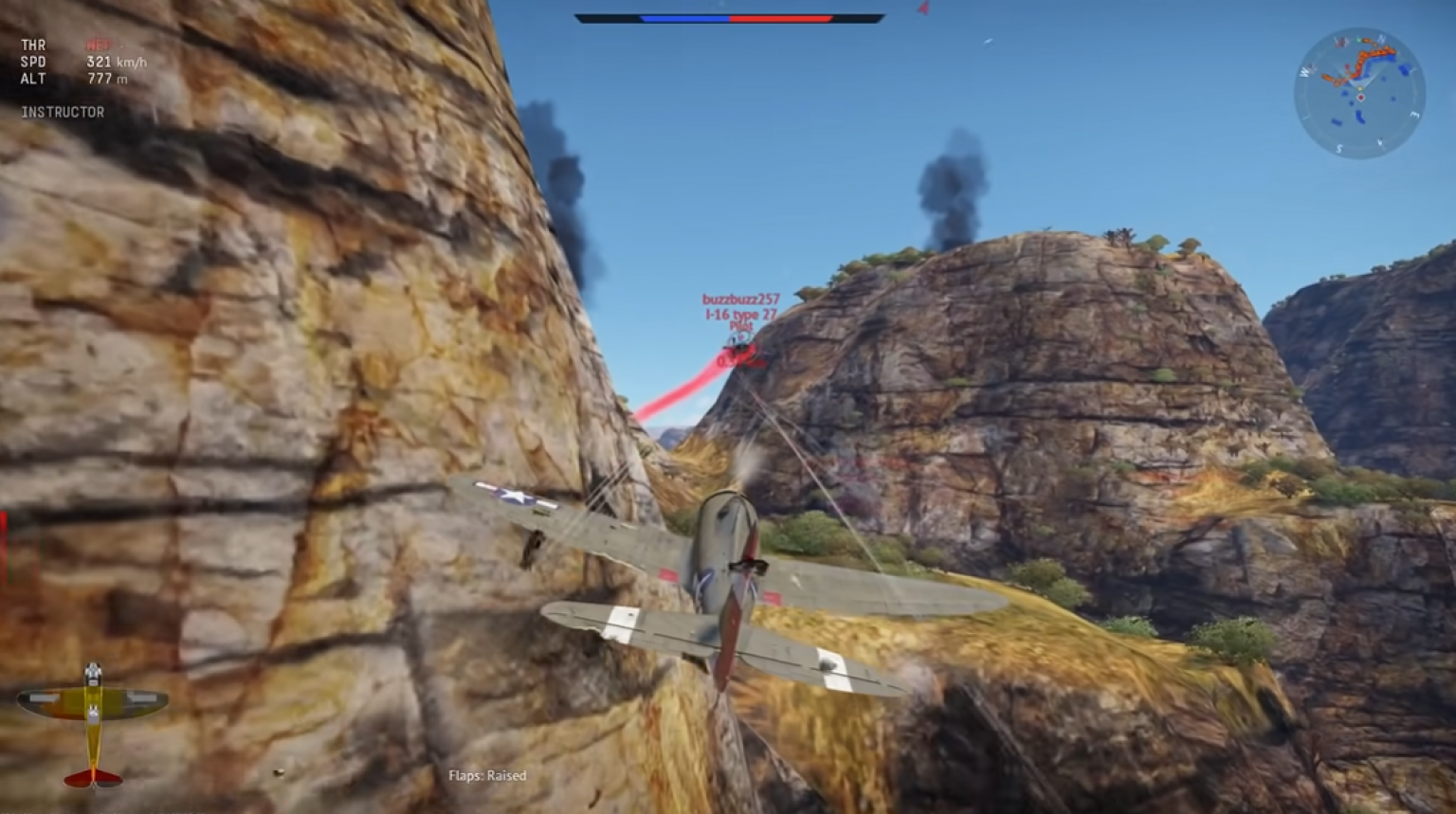The image size is (1456, 814).
Task: Click the THR throttle label
Action: [x=33, y=45]
